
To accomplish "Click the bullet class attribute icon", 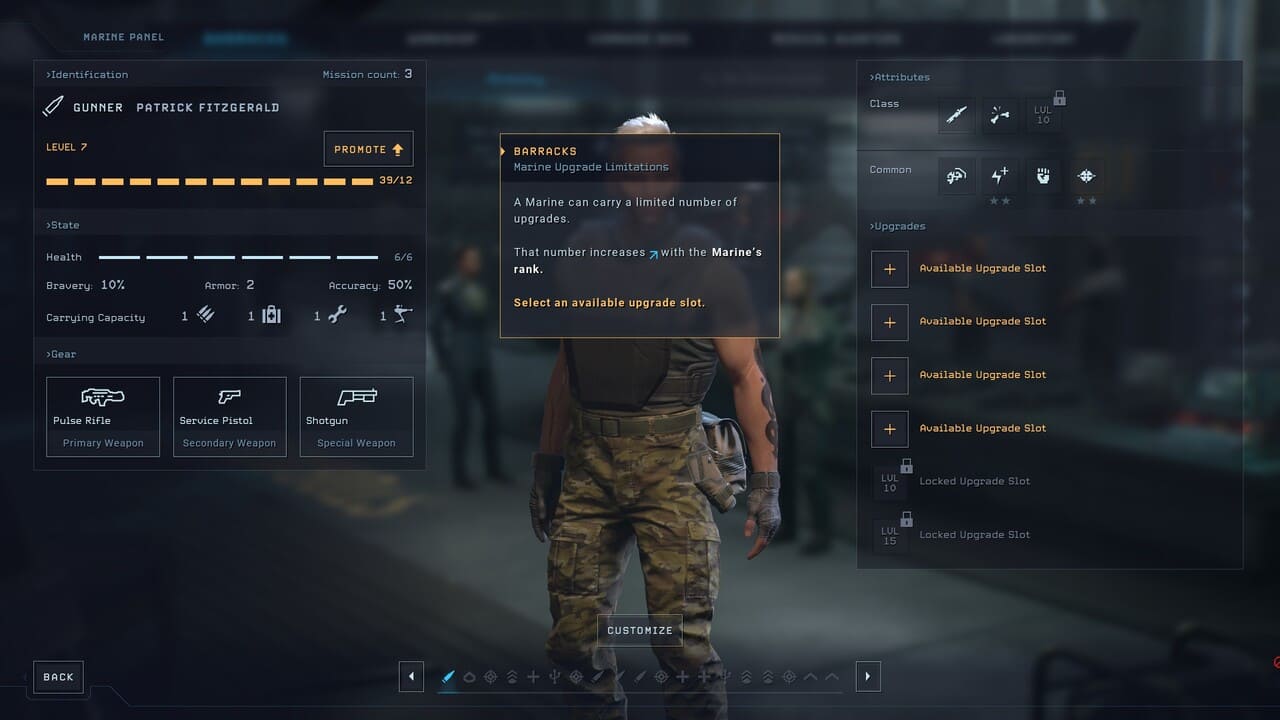I will (957, 116).
